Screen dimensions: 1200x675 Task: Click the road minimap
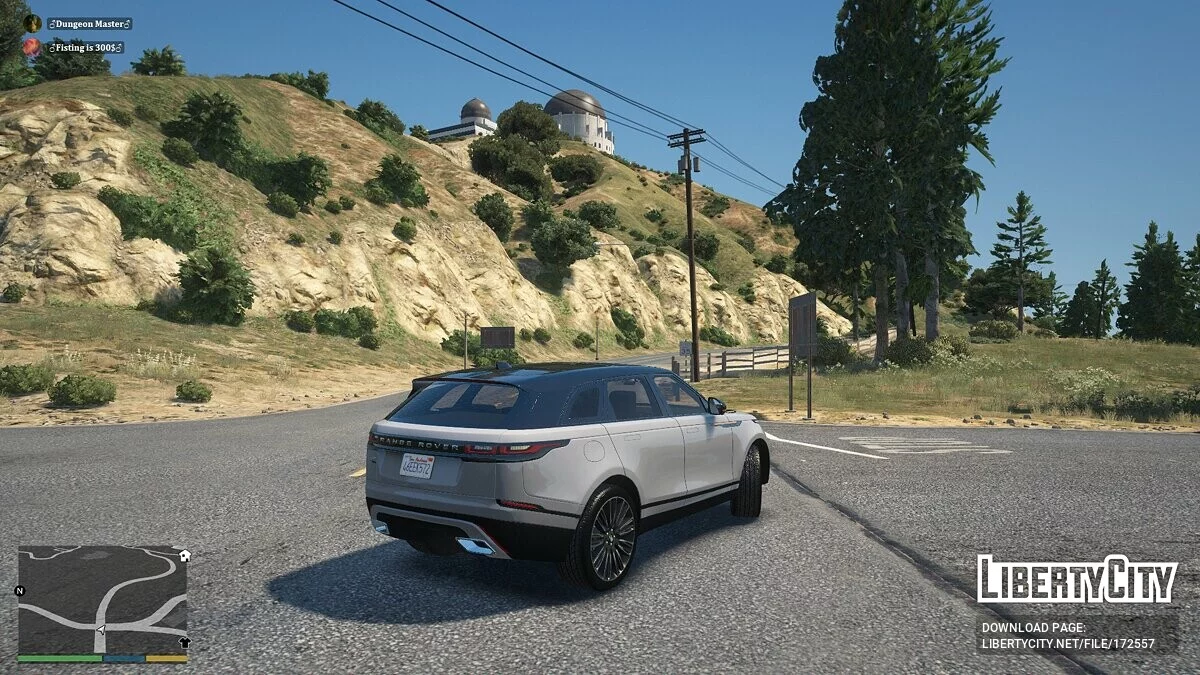[x=102, y=599]
